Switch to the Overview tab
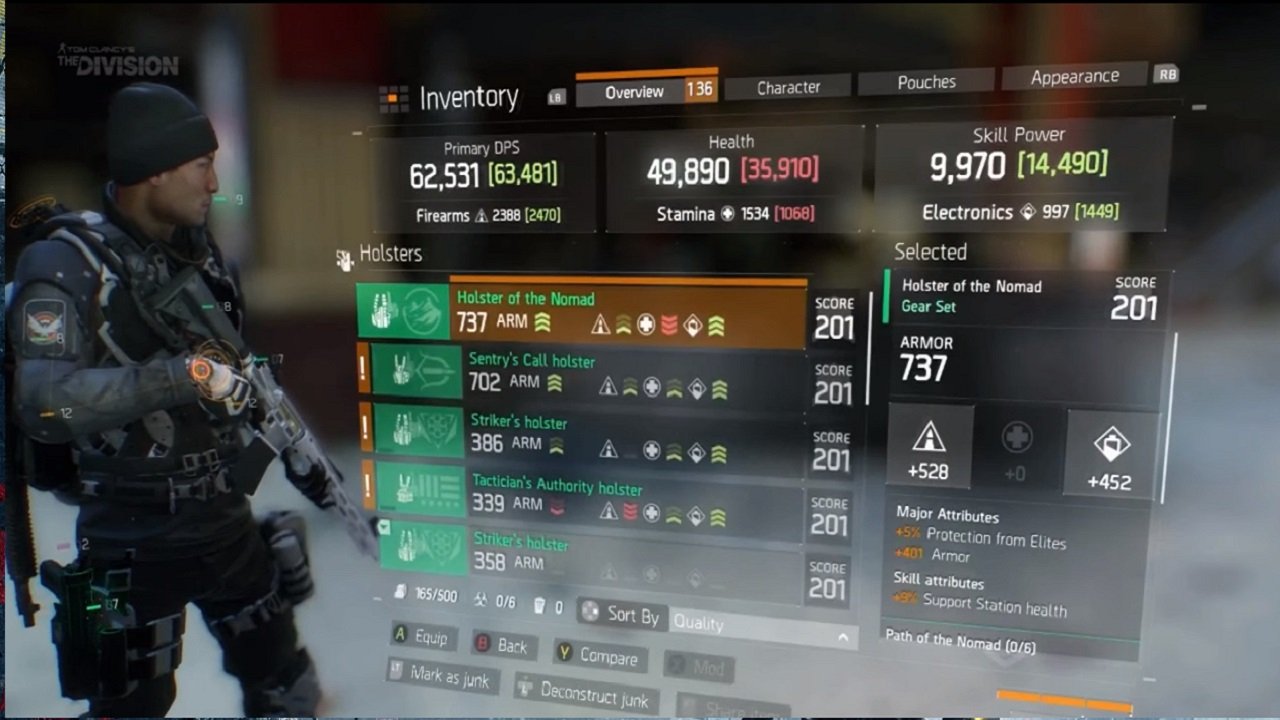The height and width of the screenshot is (720, 1280). [634, 92]
